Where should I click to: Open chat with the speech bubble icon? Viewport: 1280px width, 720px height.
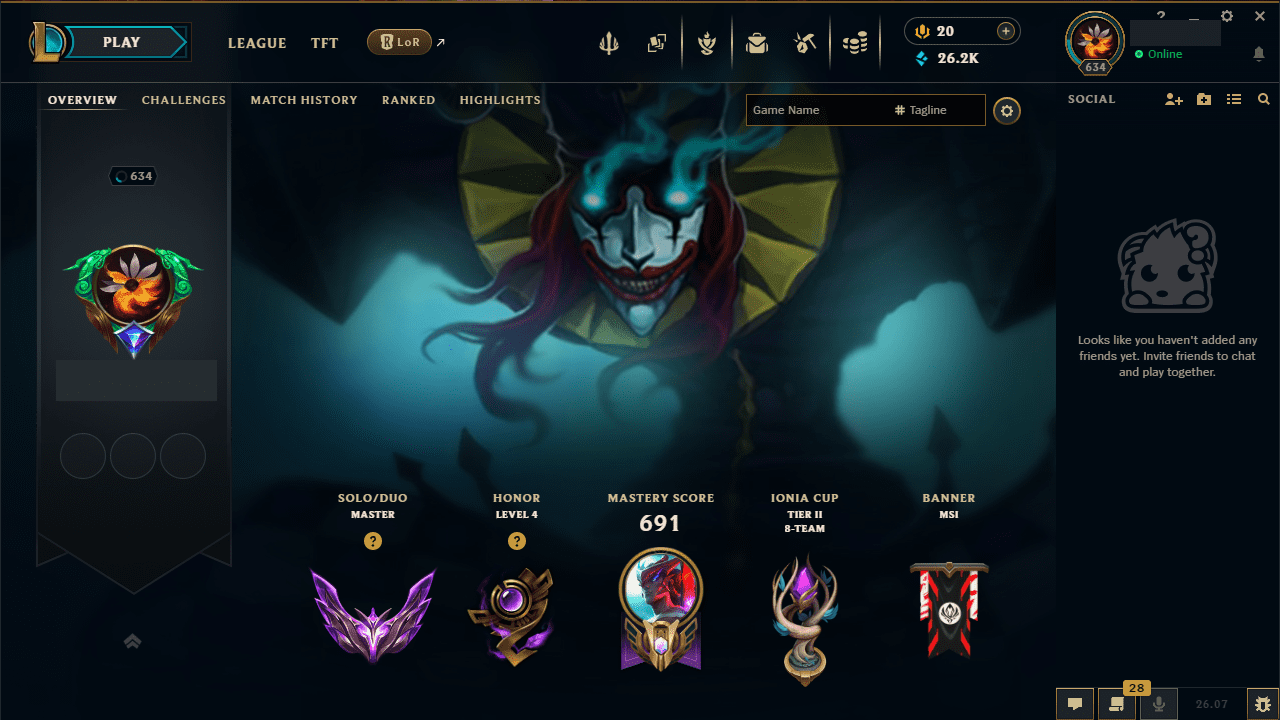coord(1075,703)
